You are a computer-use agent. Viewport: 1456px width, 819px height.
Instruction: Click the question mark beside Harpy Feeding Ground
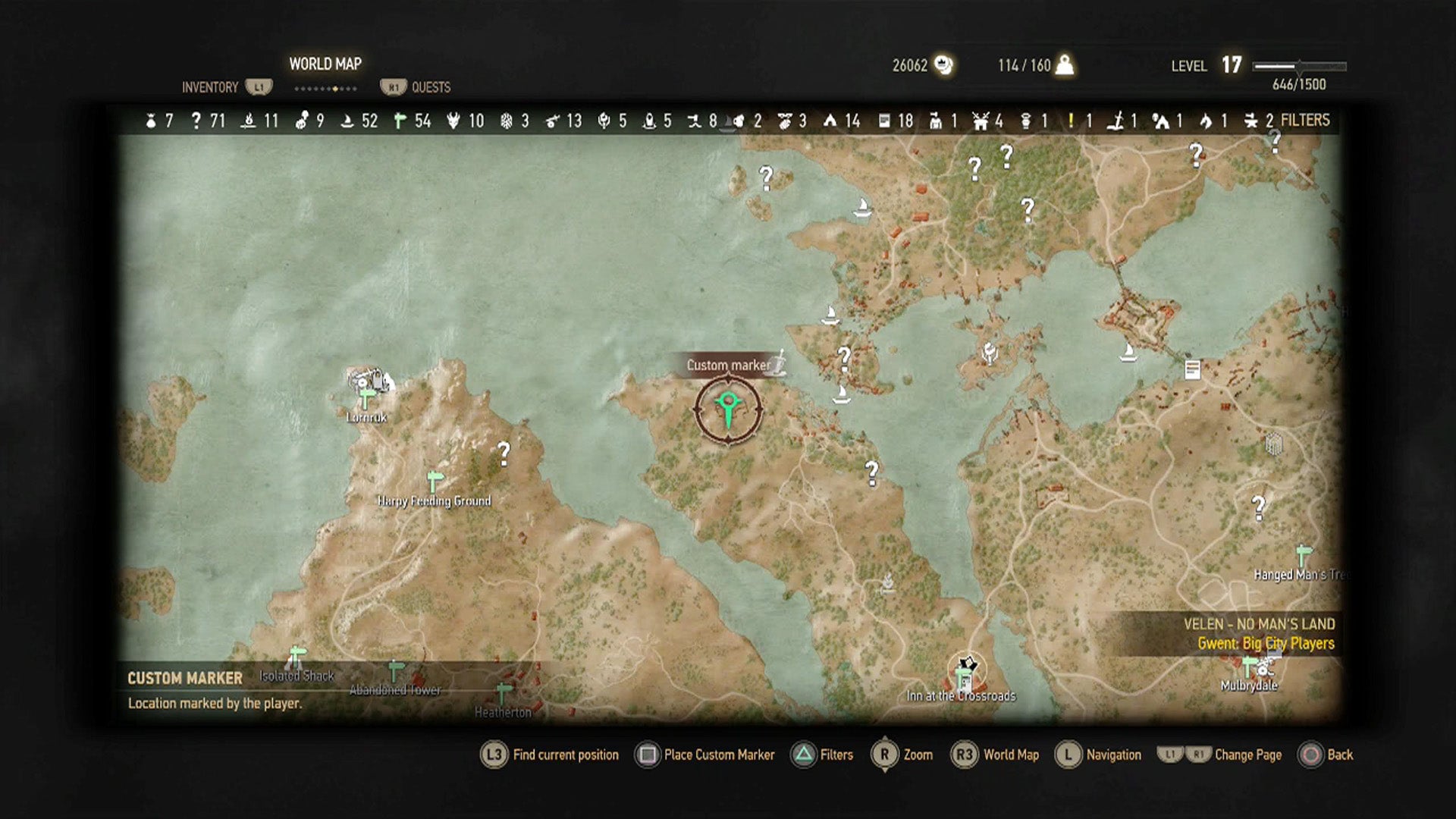(x=504, y=453)
